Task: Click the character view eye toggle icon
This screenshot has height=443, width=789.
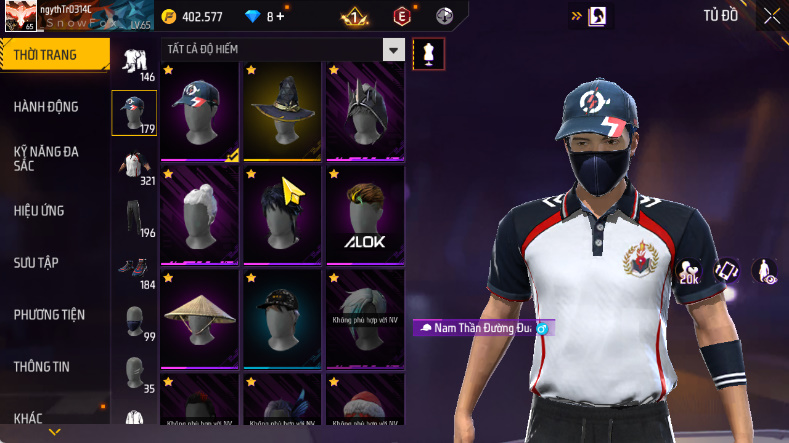Action: [x=765, y=271]
